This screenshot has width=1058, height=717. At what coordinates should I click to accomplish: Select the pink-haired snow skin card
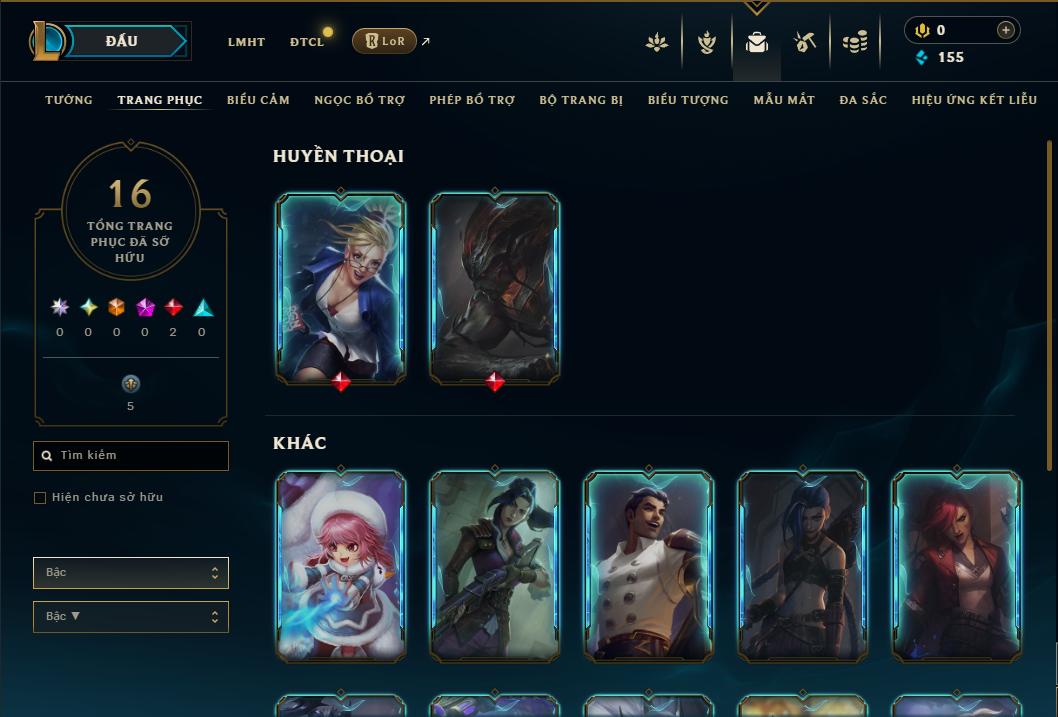click(341, 565)
